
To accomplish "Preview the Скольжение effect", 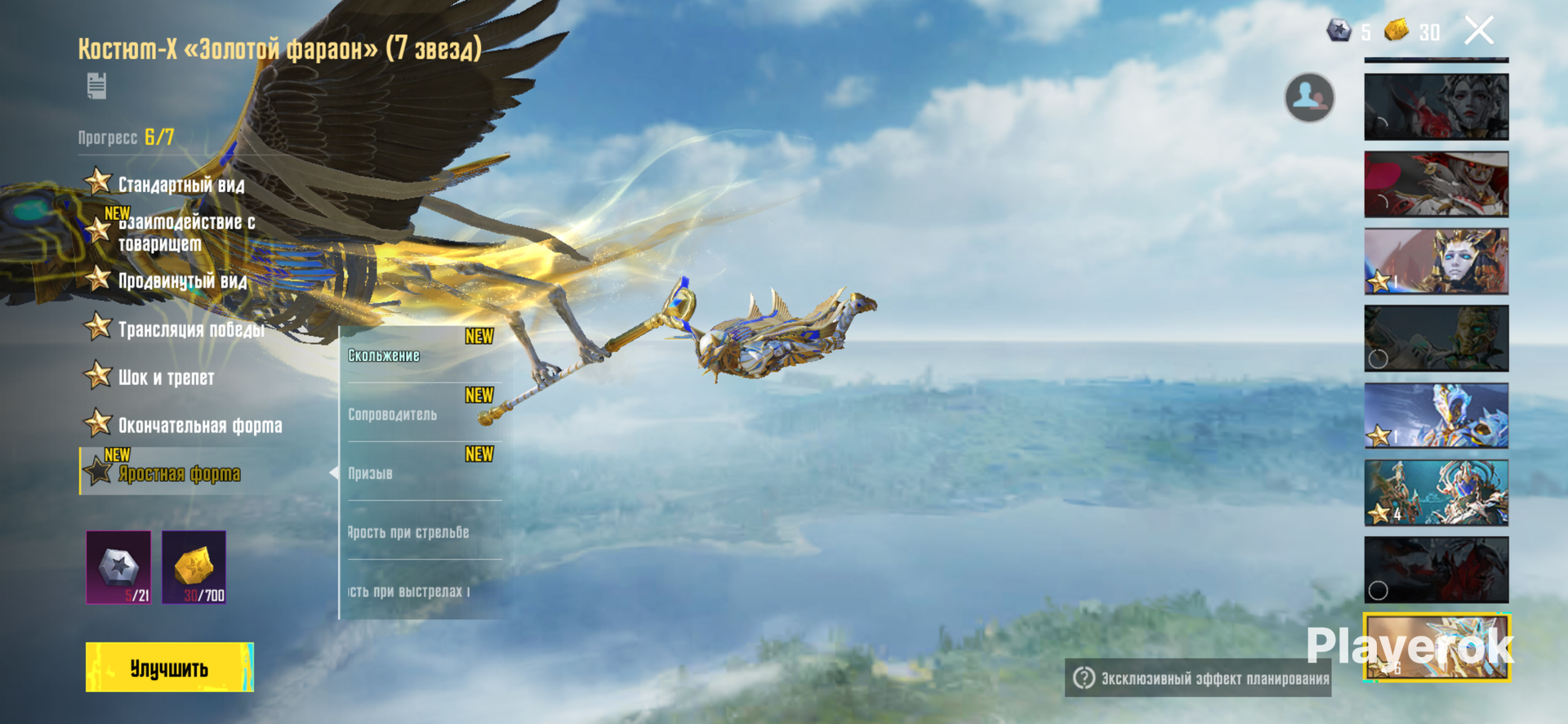I will click(421, 355).
